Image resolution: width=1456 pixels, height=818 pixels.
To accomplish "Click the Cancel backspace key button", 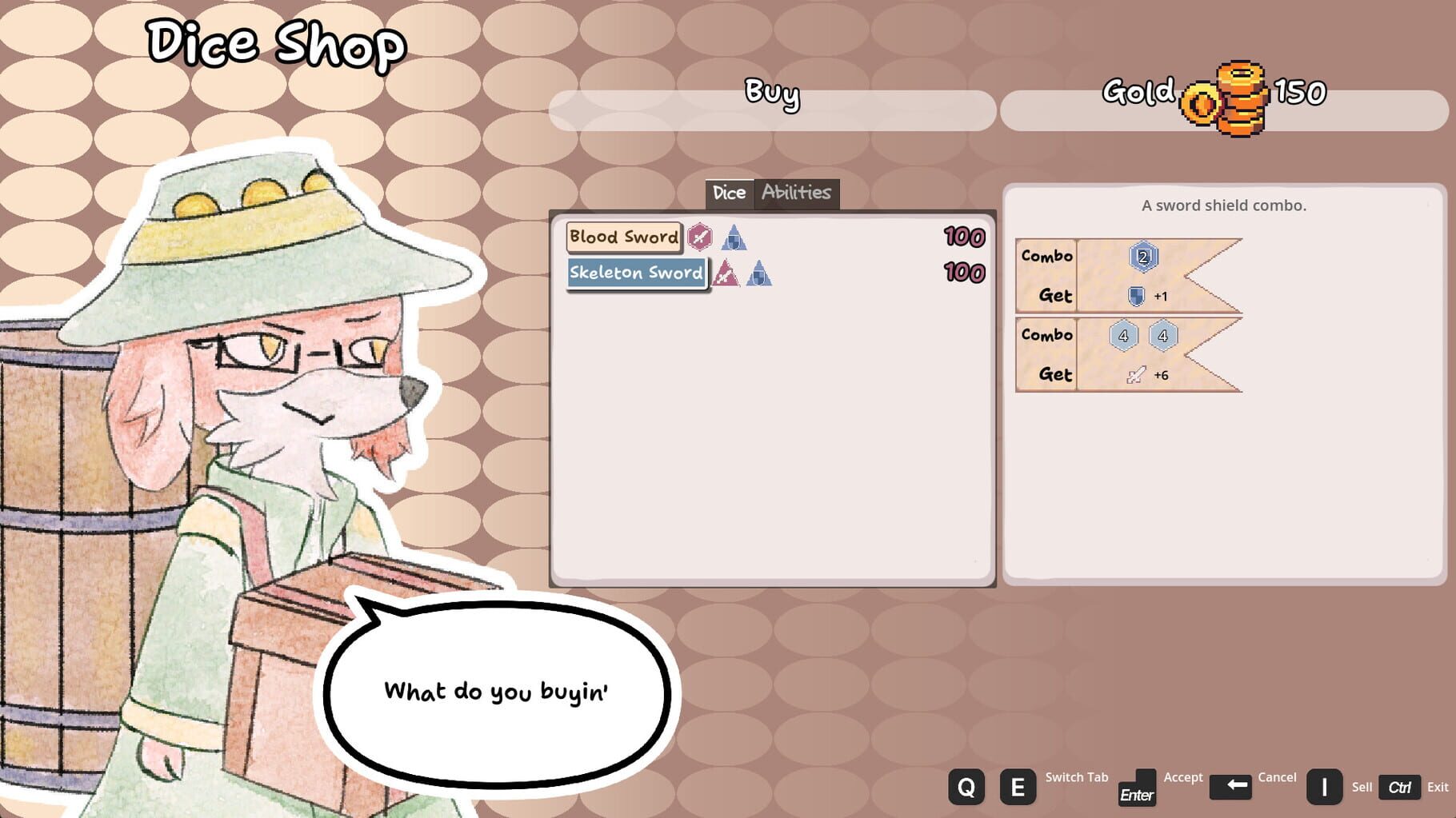I will pyautogui.click(x=1233, y=787).
